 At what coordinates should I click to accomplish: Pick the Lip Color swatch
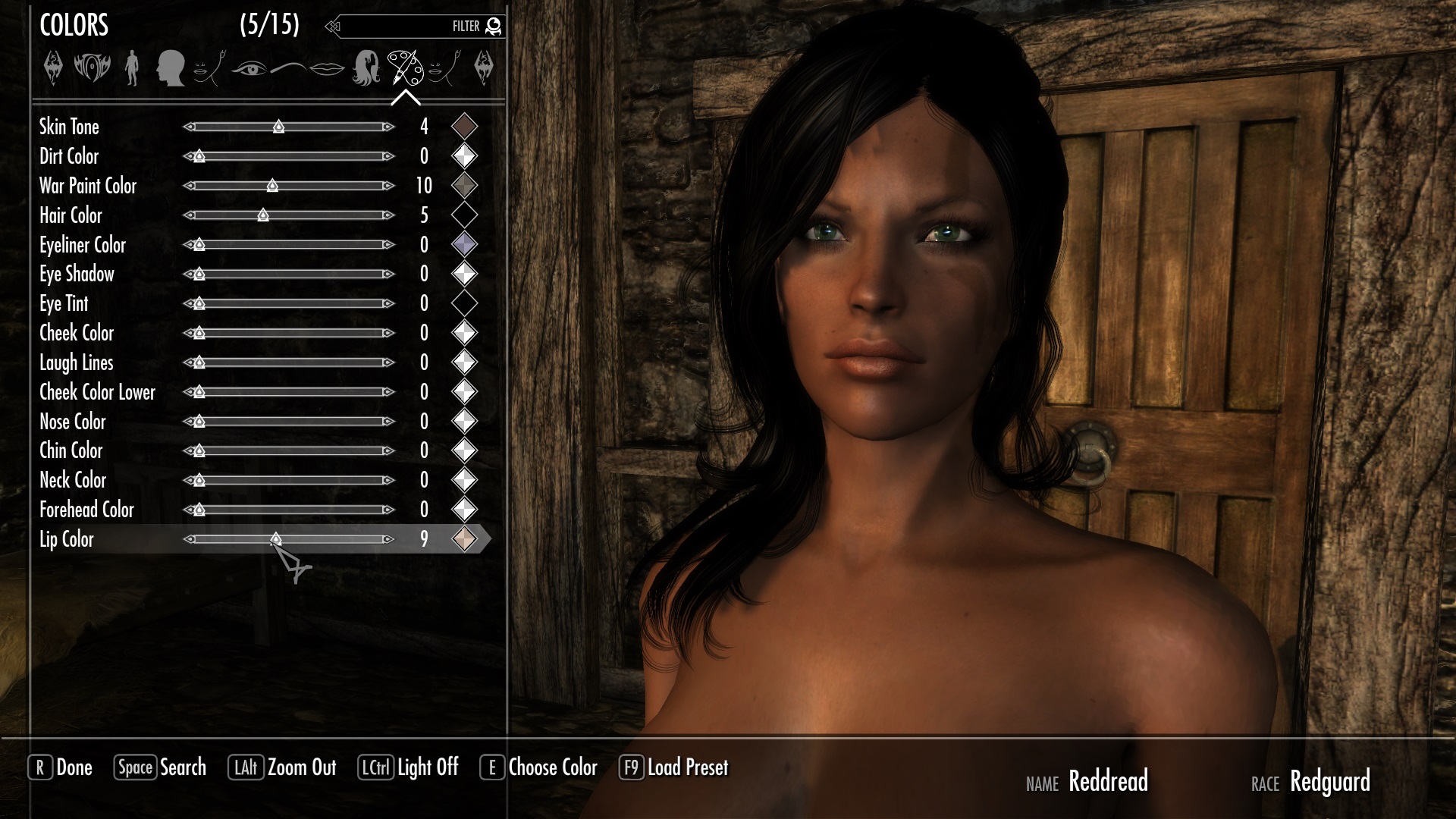click(x=464, y=539)
